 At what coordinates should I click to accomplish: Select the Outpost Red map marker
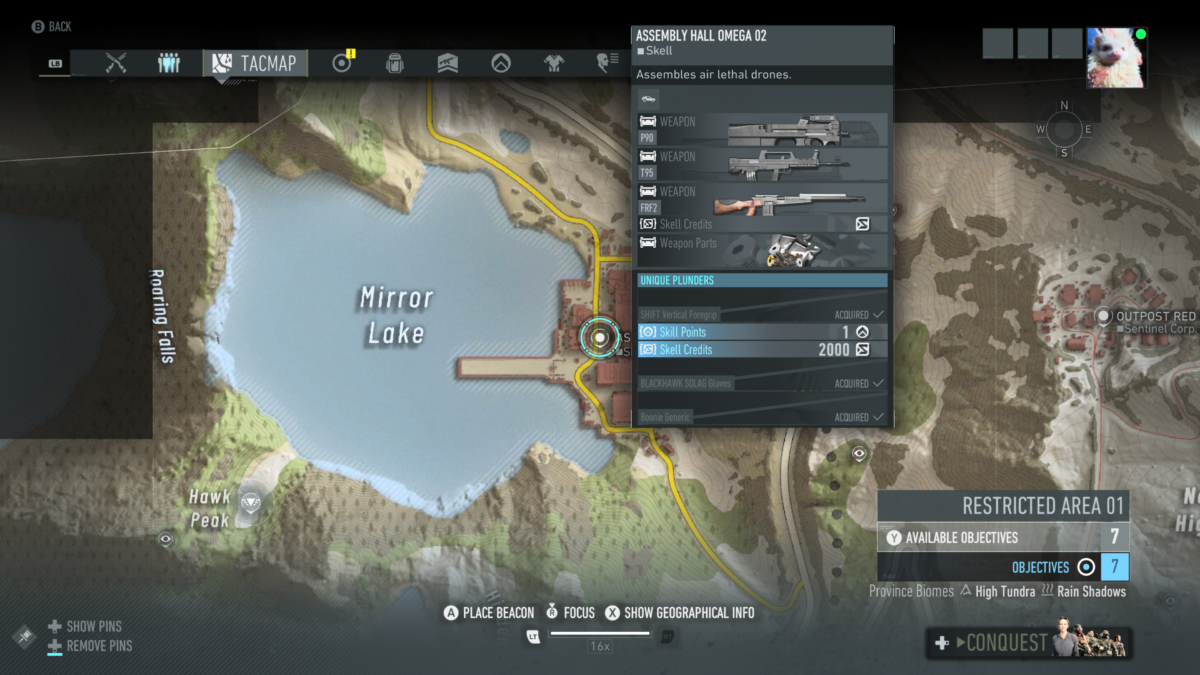[x=1103, y=317]
